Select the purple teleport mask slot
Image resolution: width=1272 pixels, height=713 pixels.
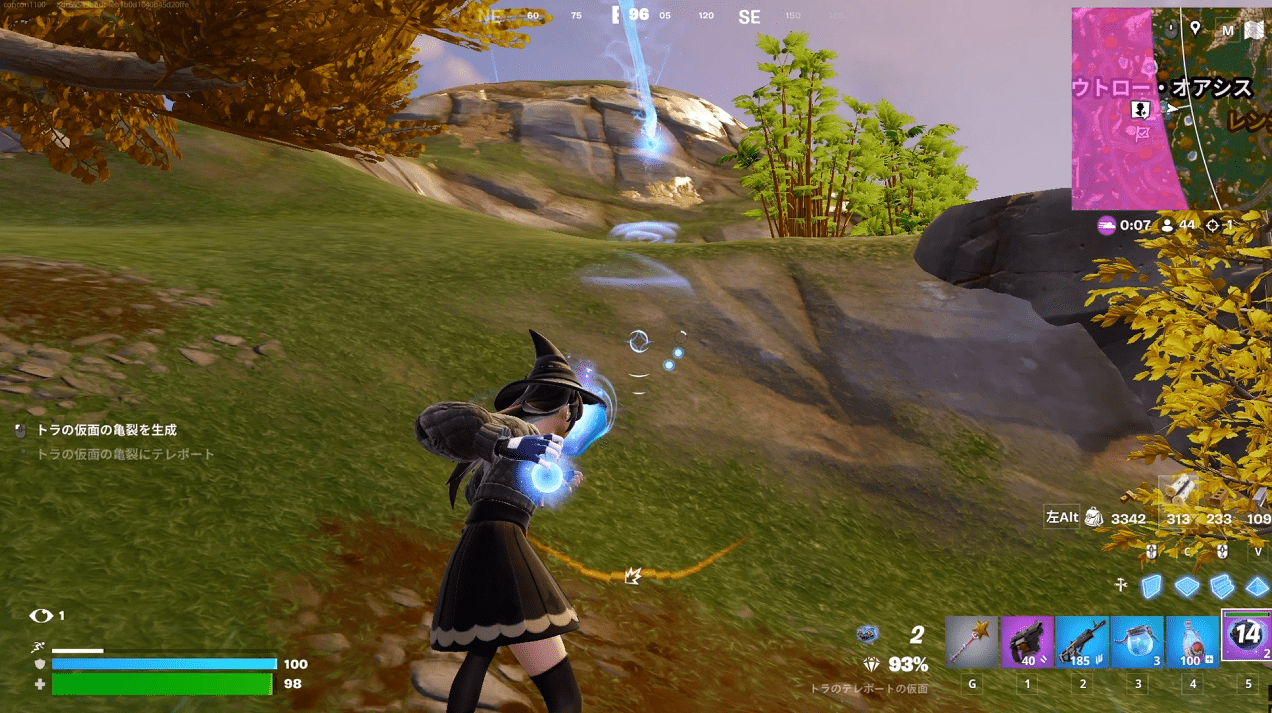(1247, 637)
